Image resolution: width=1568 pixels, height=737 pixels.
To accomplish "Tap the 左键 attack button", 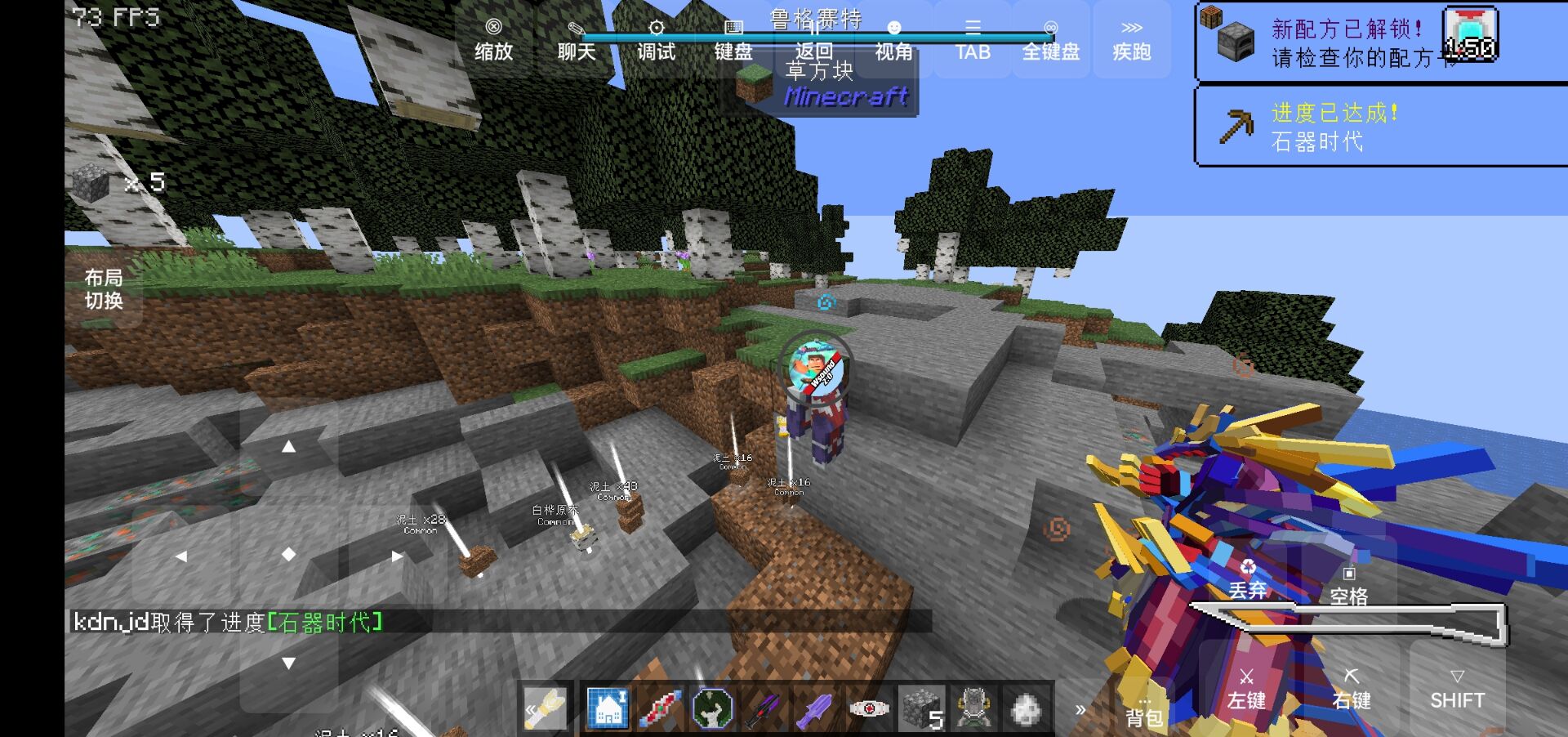I will point(1246,689).
